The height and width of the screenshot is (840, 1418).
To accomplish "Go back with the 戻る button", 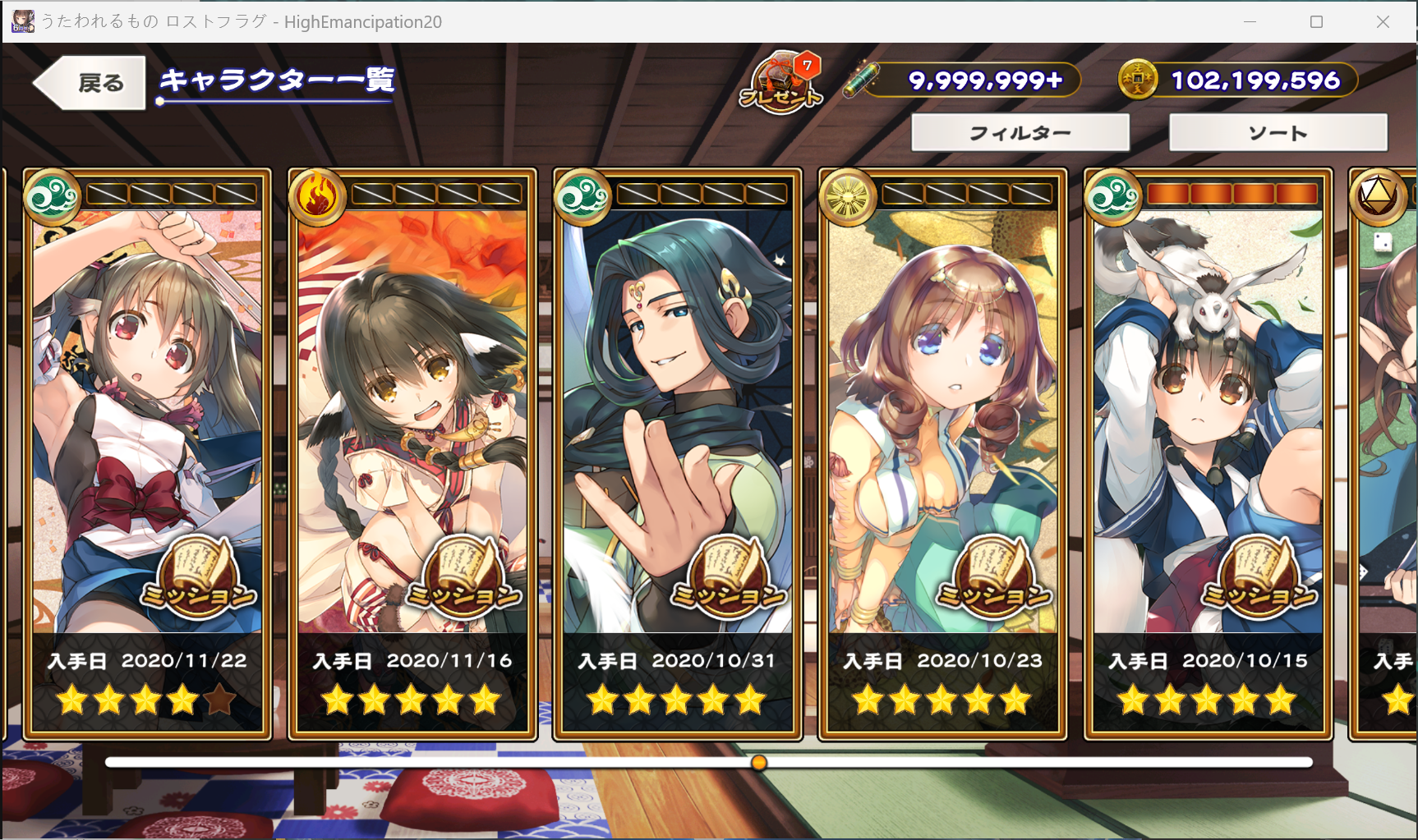I will click(x=90, y=82).
